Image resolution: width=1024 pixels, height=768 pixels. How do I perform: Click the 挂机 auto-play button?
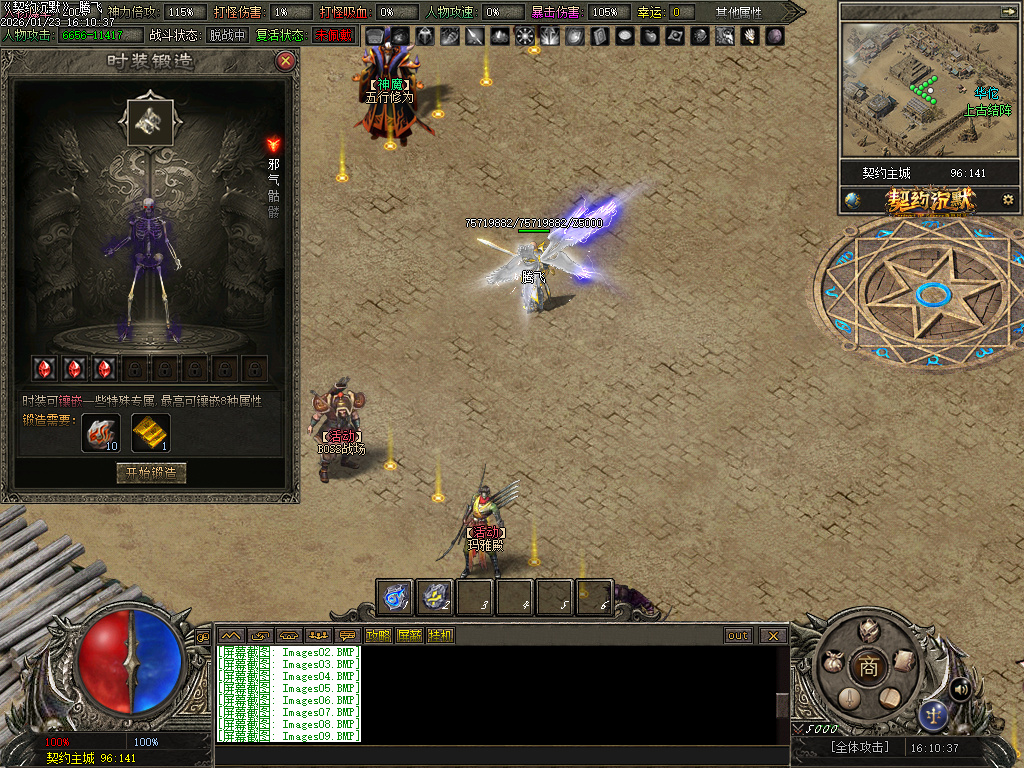(x=440, y=635)
